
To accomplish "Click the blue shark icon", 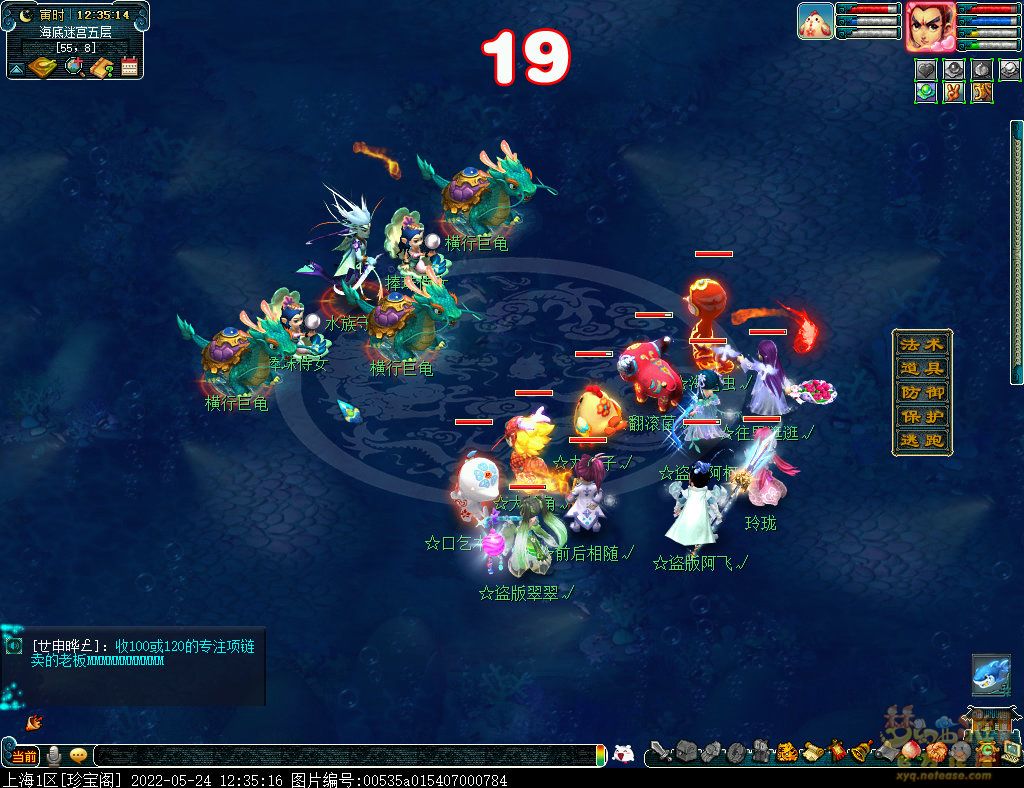I will tap(990, 676).
